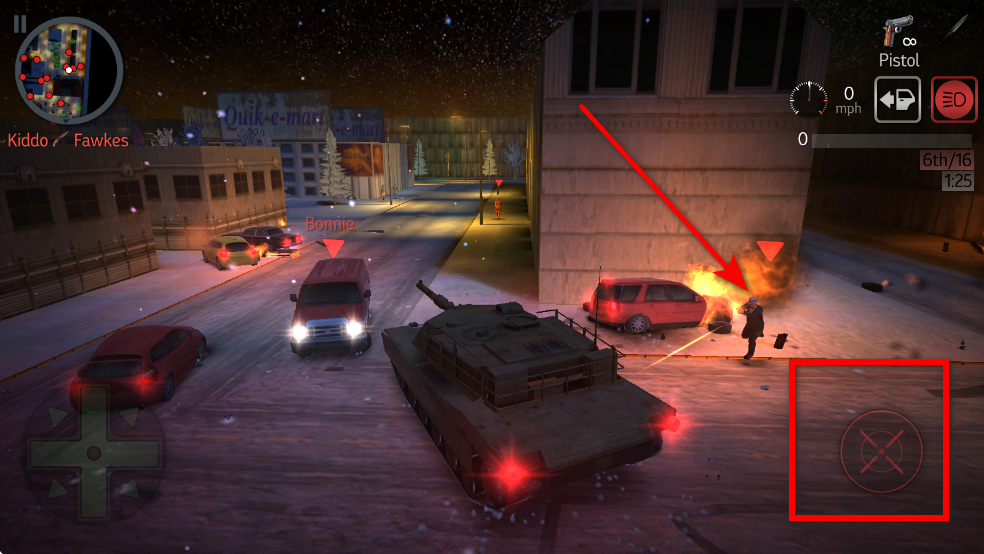Image resolution: width=984 pixels, height=554 pixels.
Task: Toggle the red headlights button
Action: point(954,101)
